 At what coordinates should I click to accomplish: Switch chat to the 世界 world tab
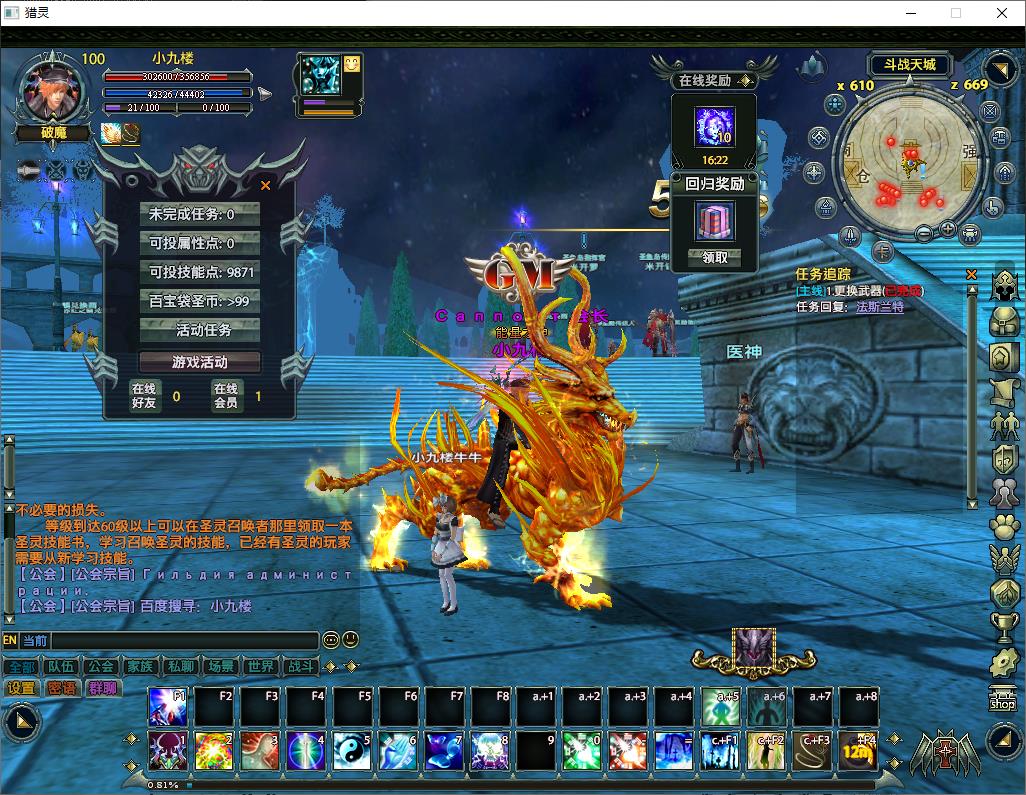260,666
